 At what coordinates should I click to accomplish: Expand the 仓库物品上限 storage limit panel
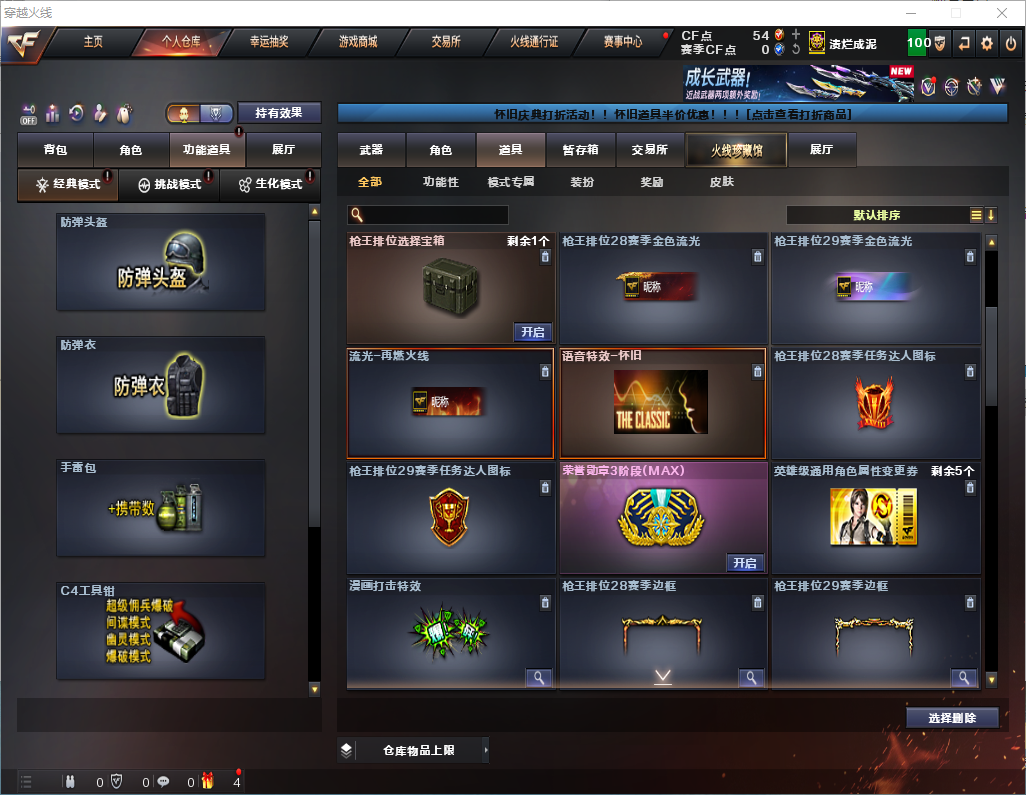point(415,750)
